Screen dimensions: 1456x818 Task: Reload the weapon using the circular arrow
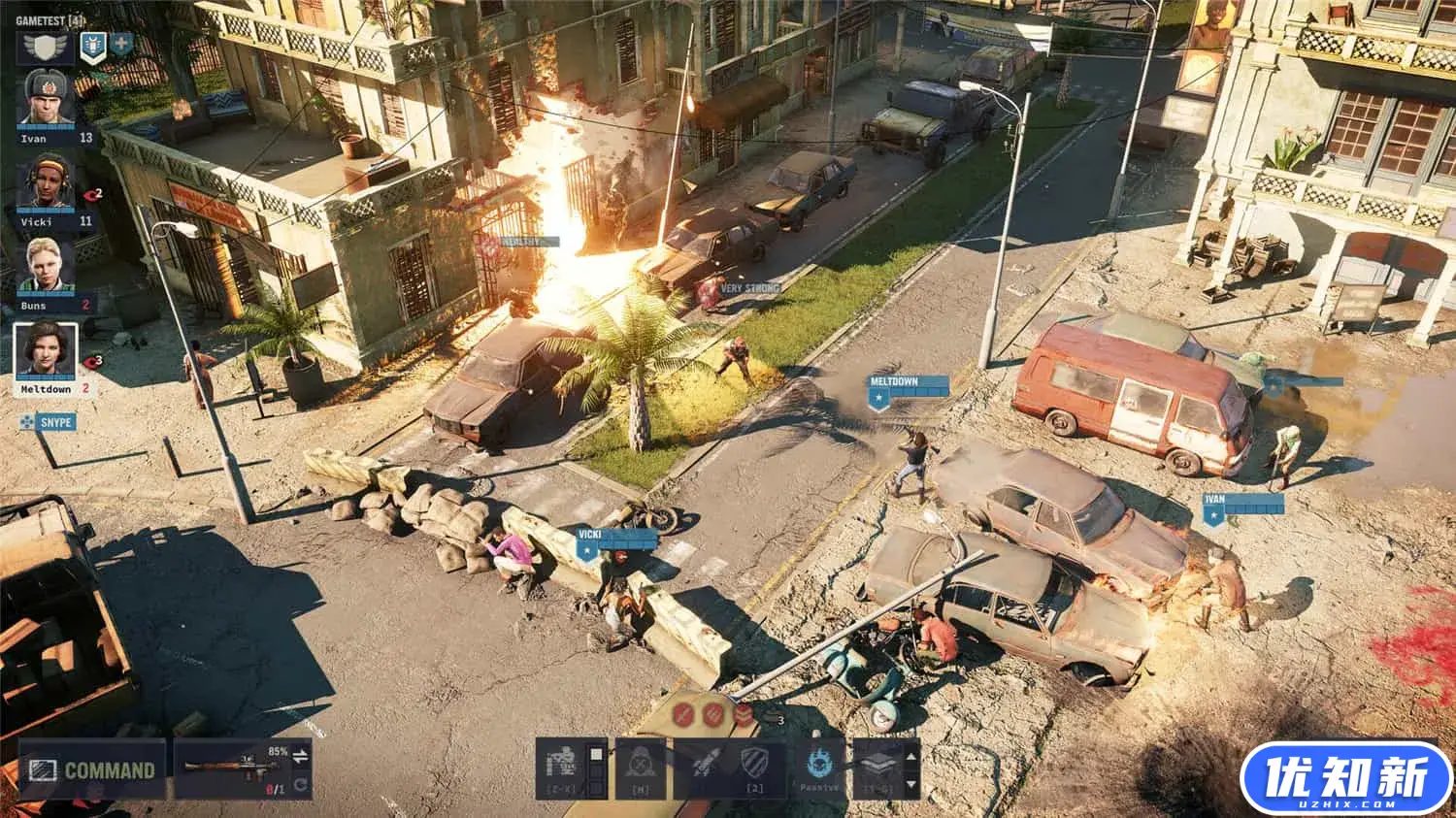pyautogui.click(x=301, y=784)
